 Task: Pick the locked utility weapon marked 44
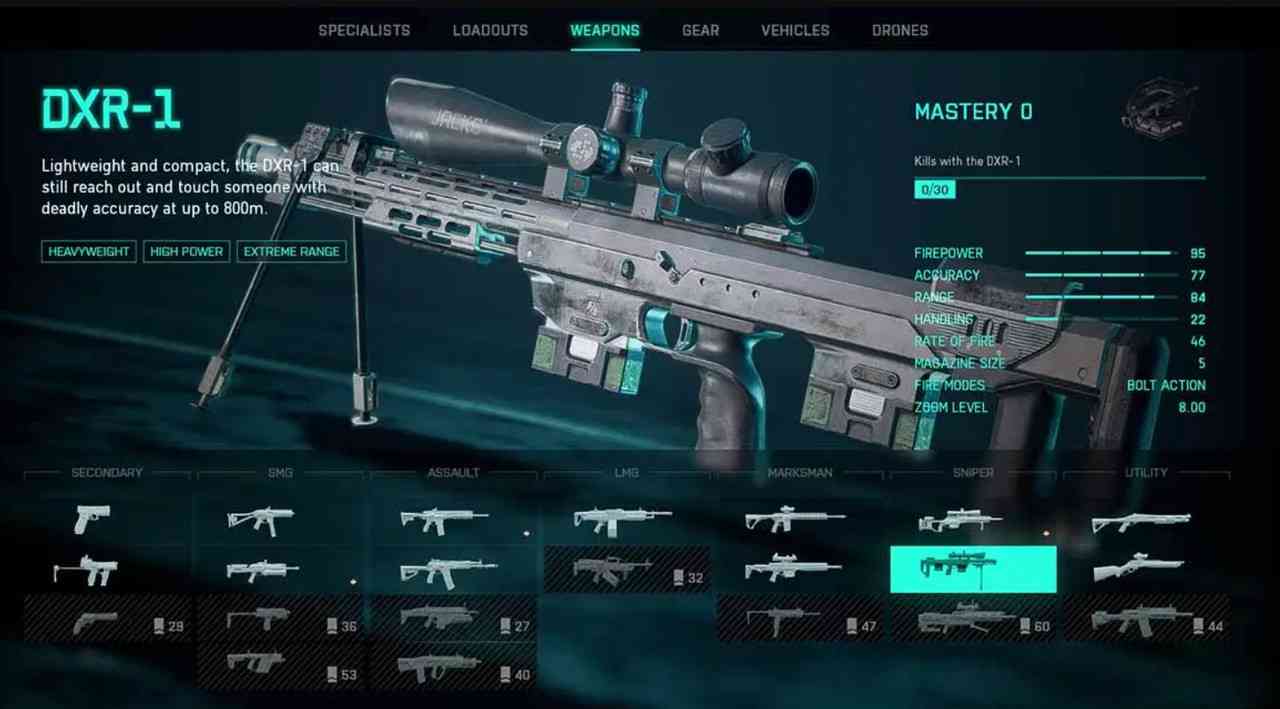point(1146,621)
